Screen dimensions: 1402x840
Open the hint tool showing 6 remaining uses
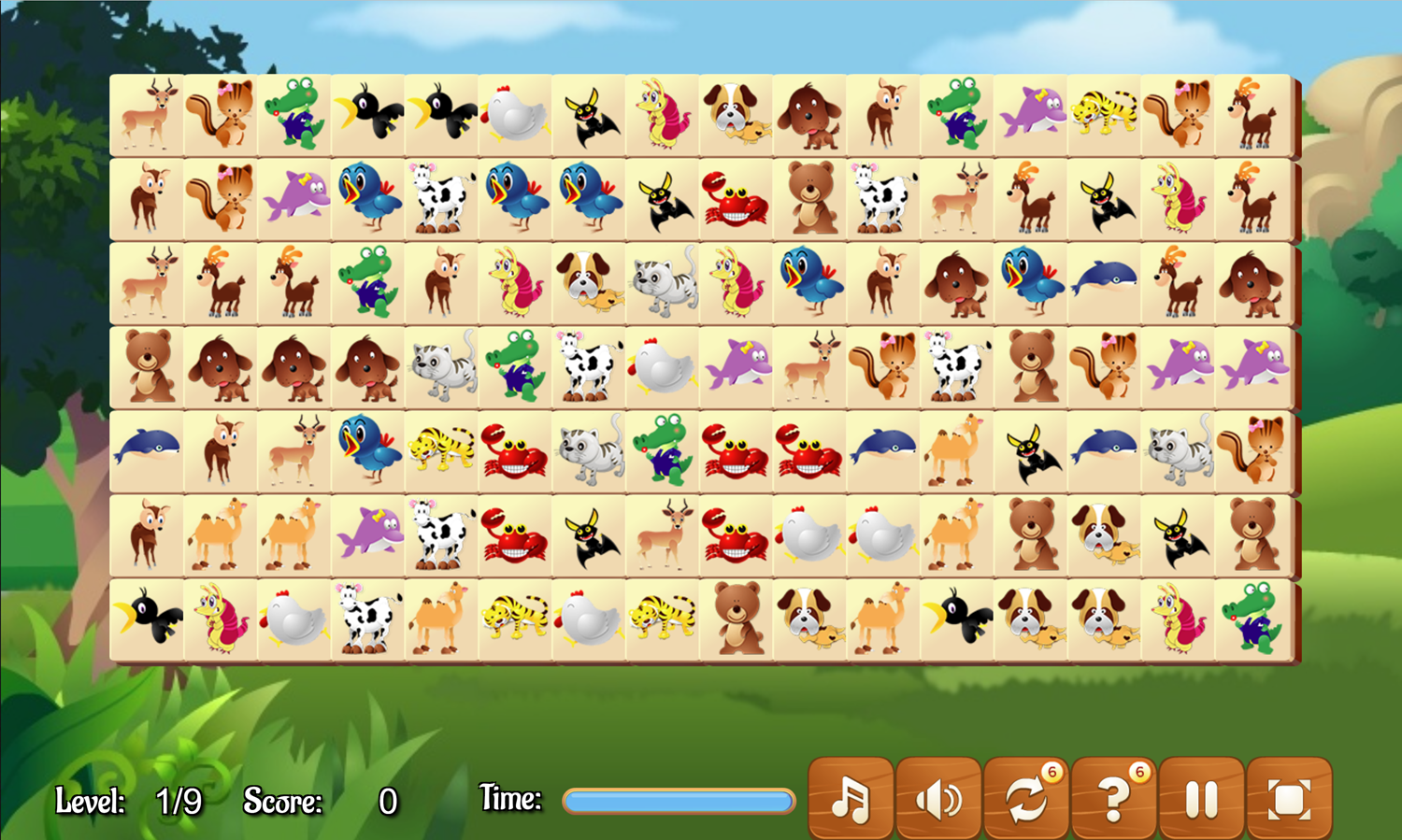point(1114,800)
